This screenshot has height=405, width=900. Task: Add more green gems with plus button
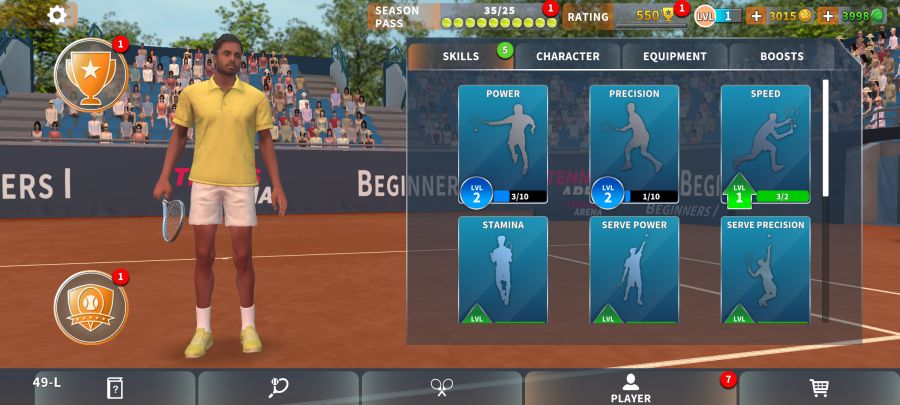(x=827, y=16)
